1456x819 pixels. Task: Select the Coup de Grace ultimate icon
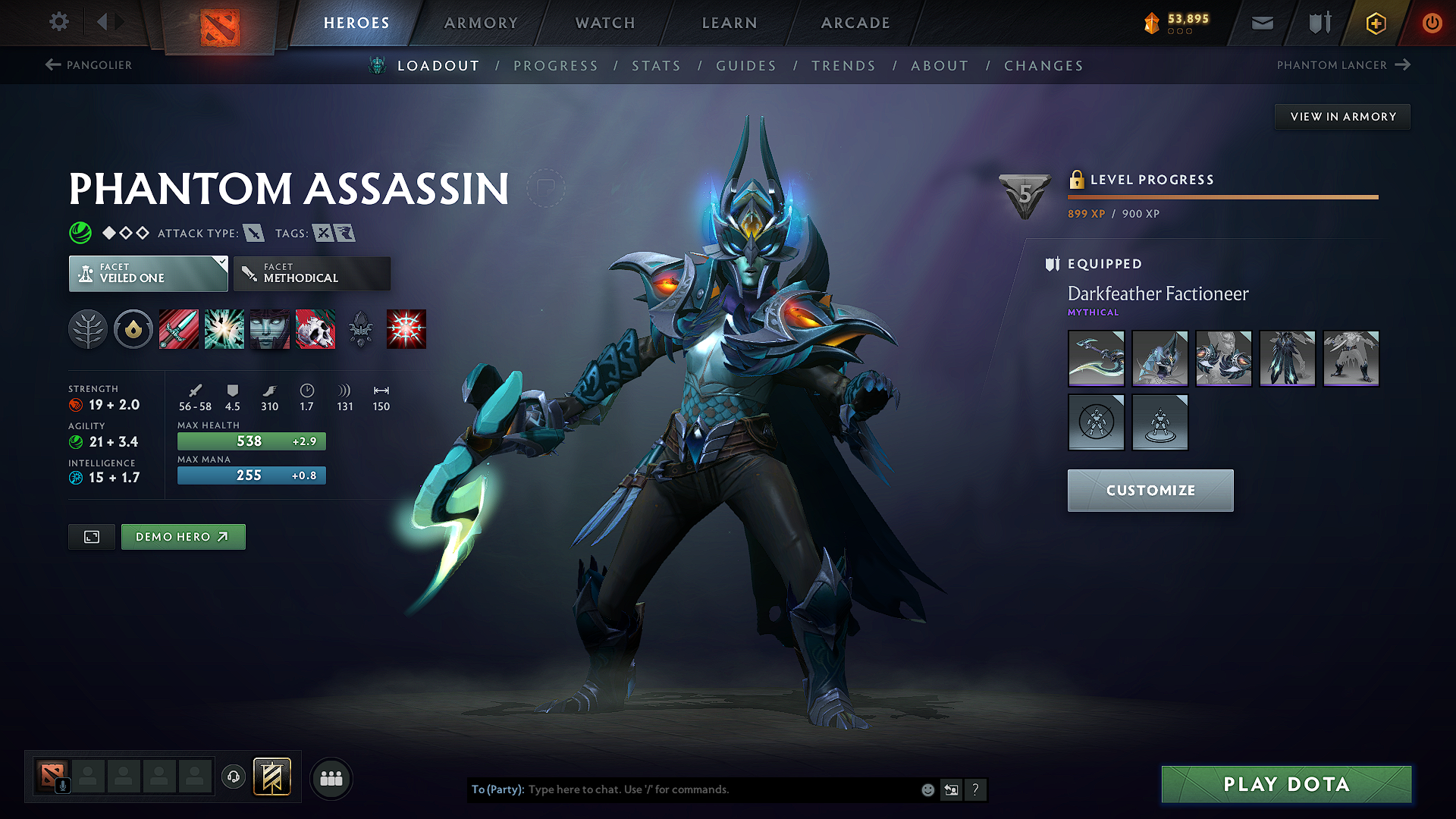(x=406, y=329)
